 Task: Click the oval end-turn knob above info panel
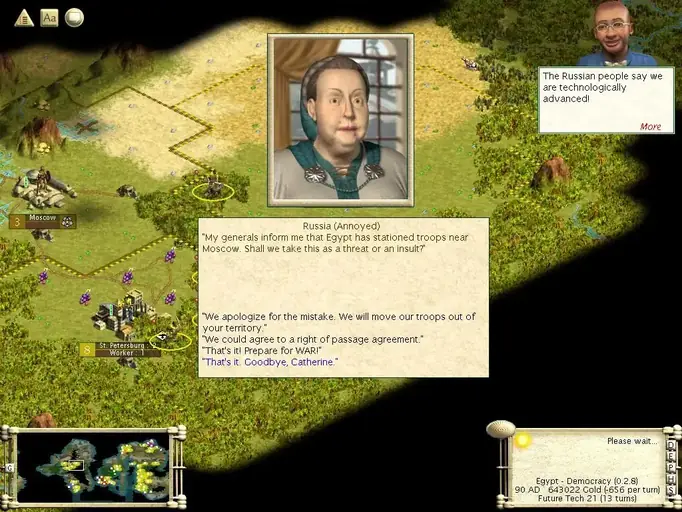click(500, 429)
